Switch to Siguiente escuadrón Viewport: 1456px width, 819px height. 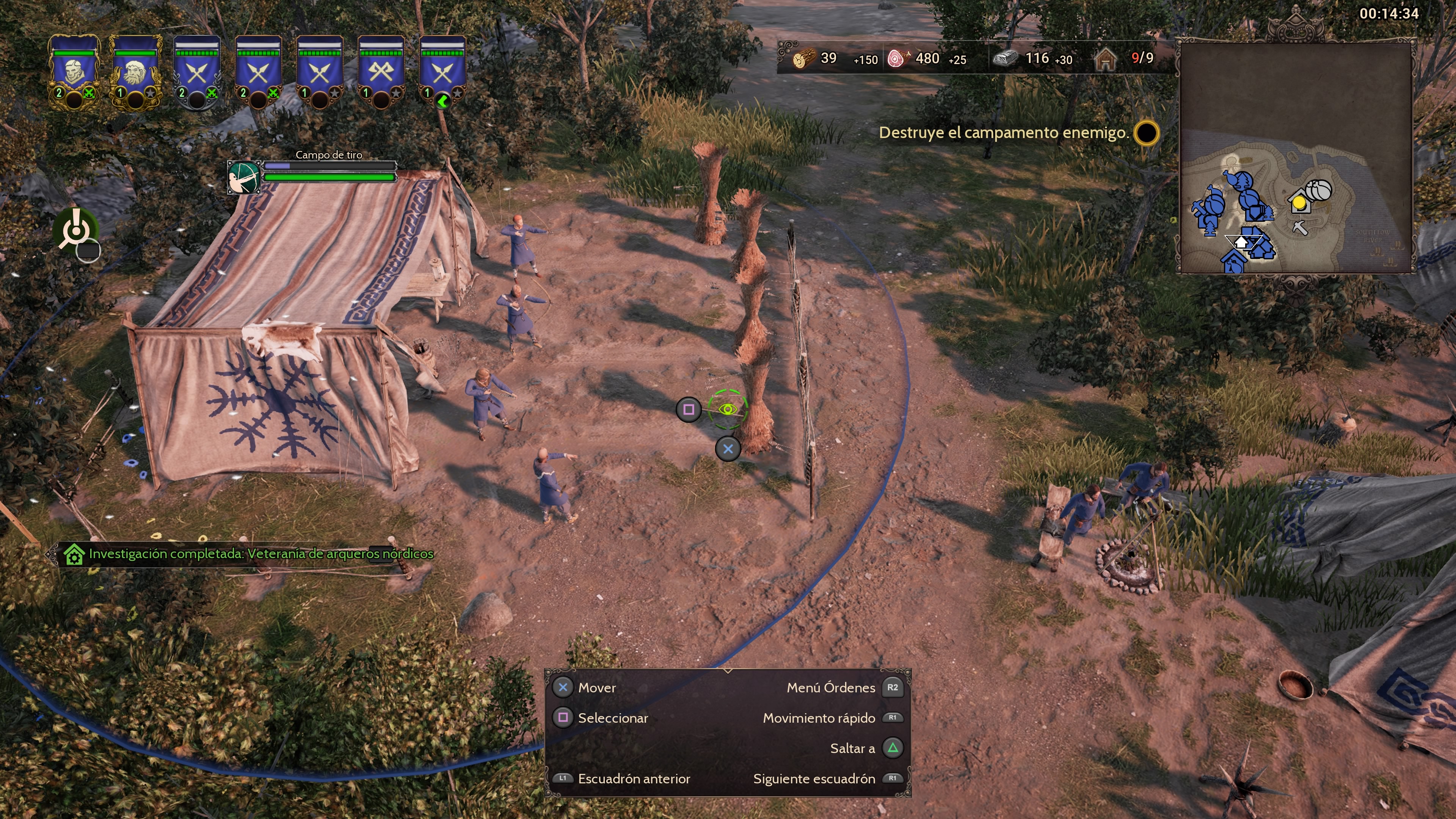pos(814,779)
